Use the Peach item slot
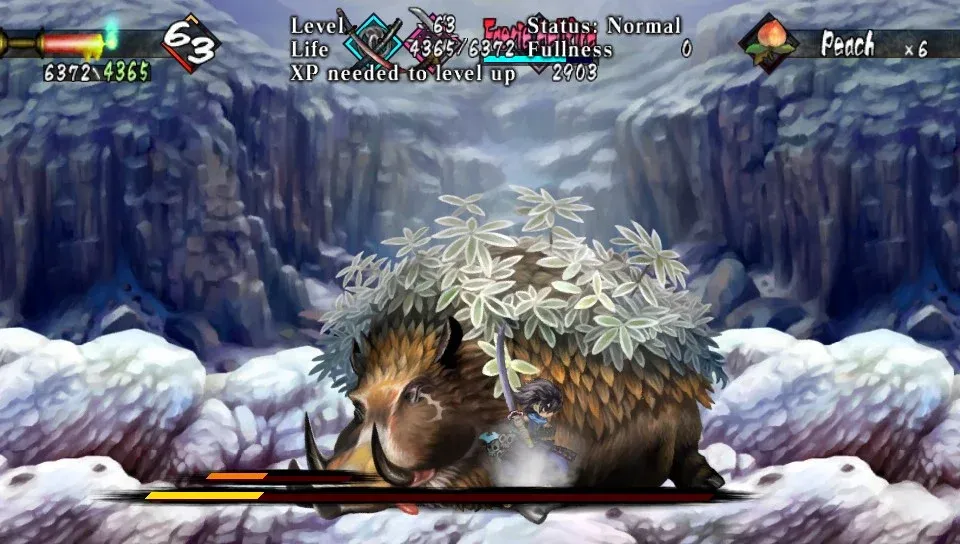Image resolution: width=960 pixels, height=544 pixels. (x=769, y=44)
